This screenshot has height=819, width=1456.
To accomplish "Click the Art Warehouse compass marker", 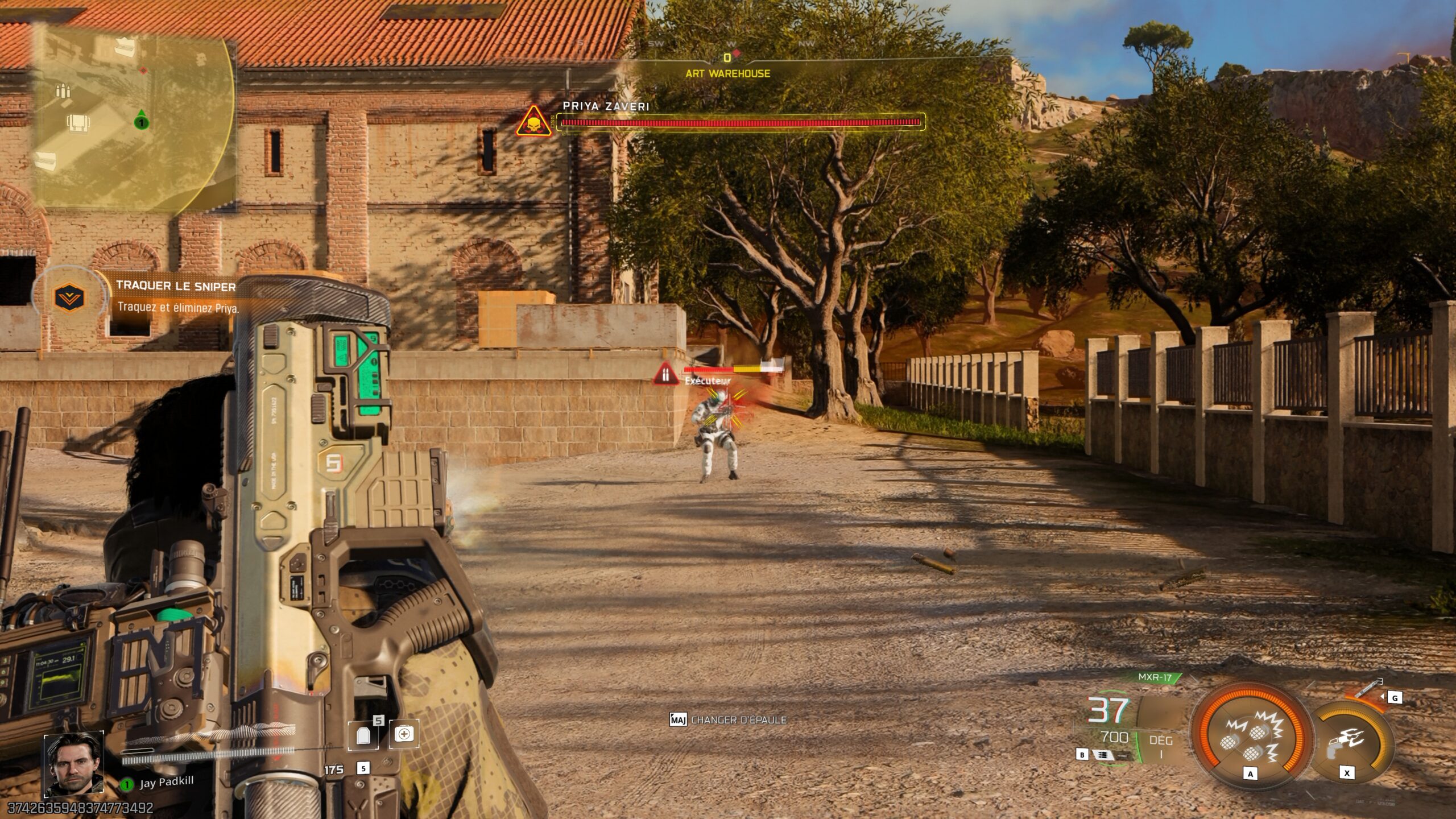I will click(x=727, y=73).
